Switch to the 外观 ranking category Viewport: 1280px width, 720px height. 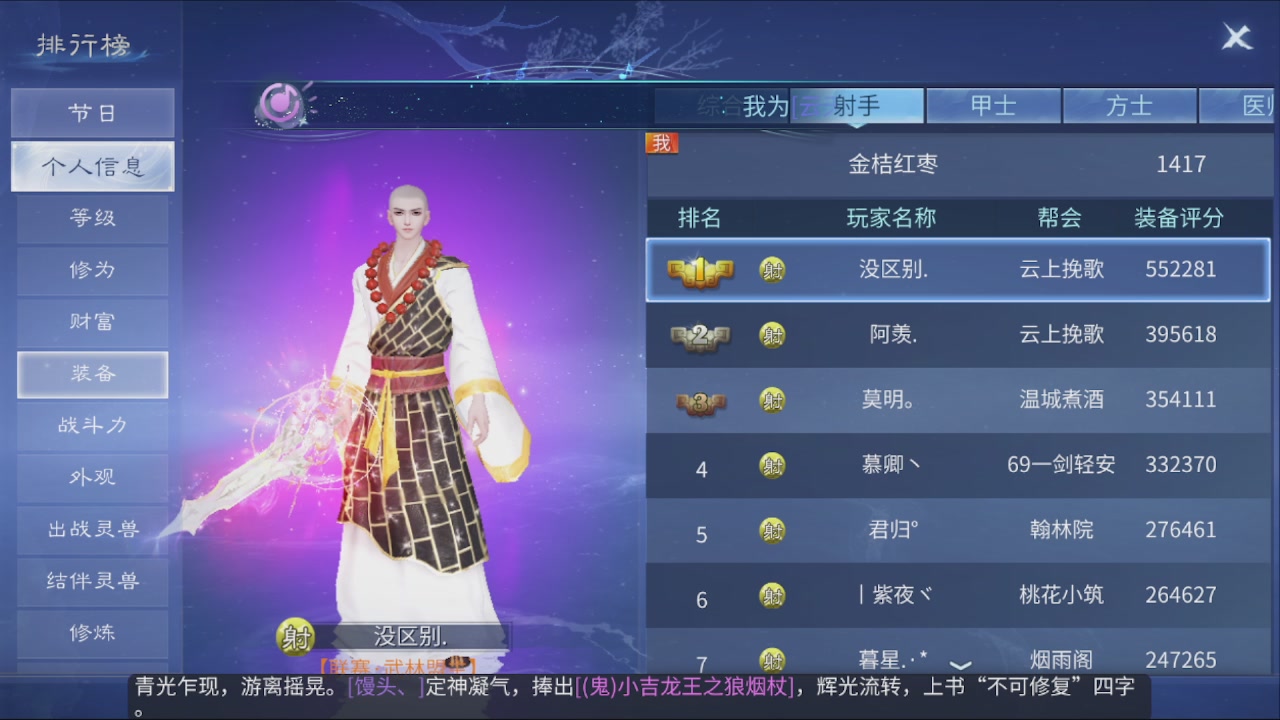[x=92, y=478]
